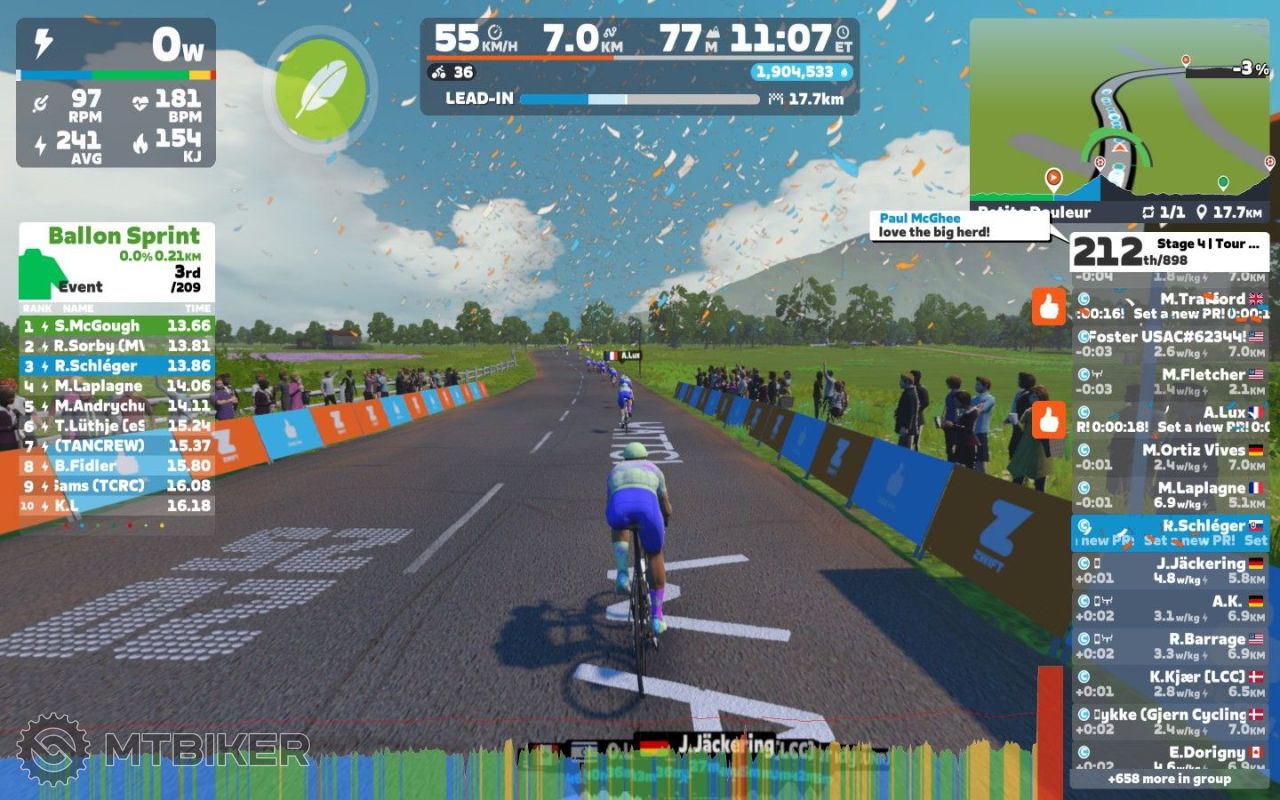Screen dimensions: 1280x800
Task: Select M.Fletcher in the nearby riders list
Action: pyautogui.click(x=1169, y=382)
